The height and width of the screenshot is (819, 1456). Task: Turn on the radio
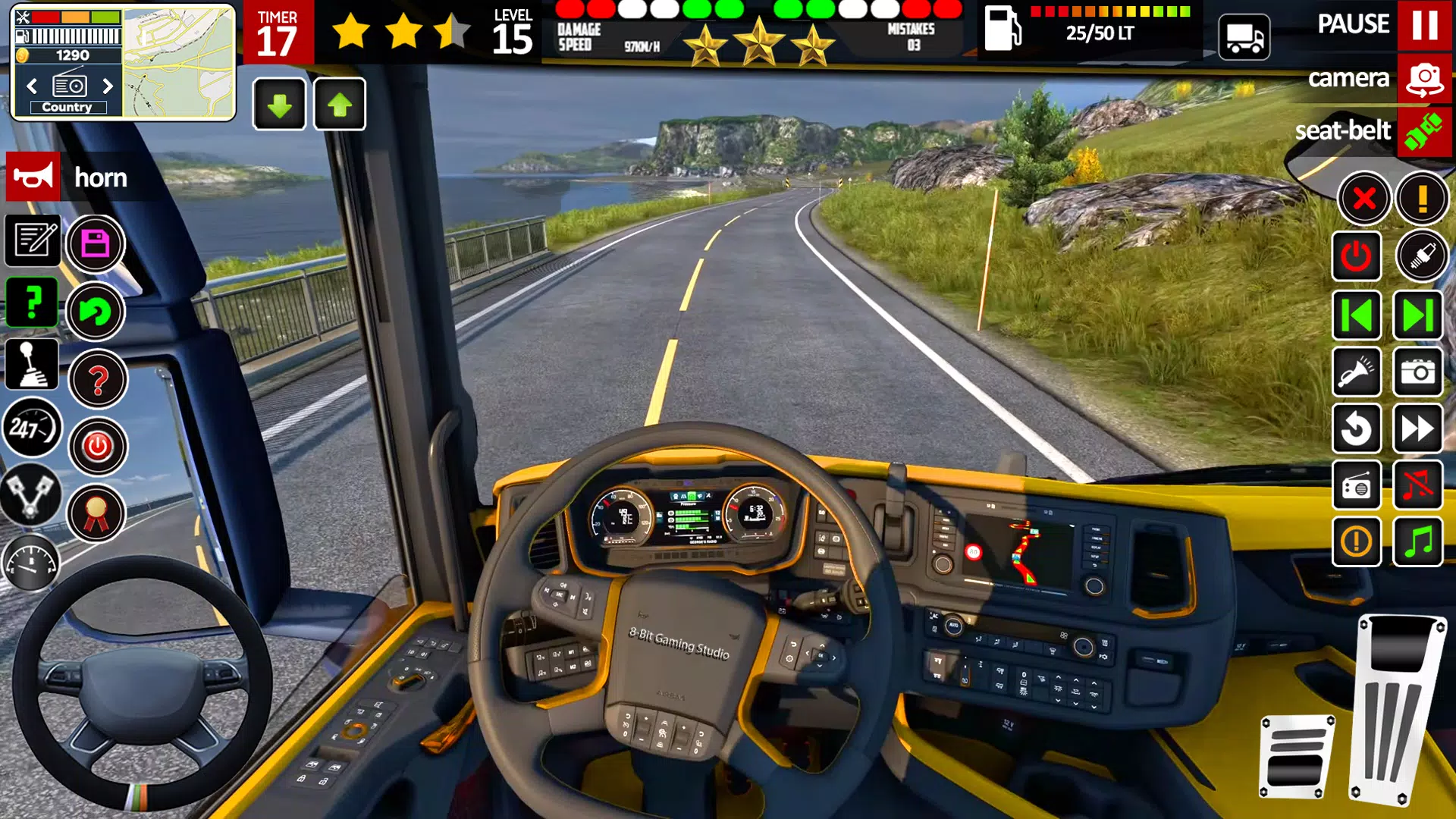coord(1357,485)
